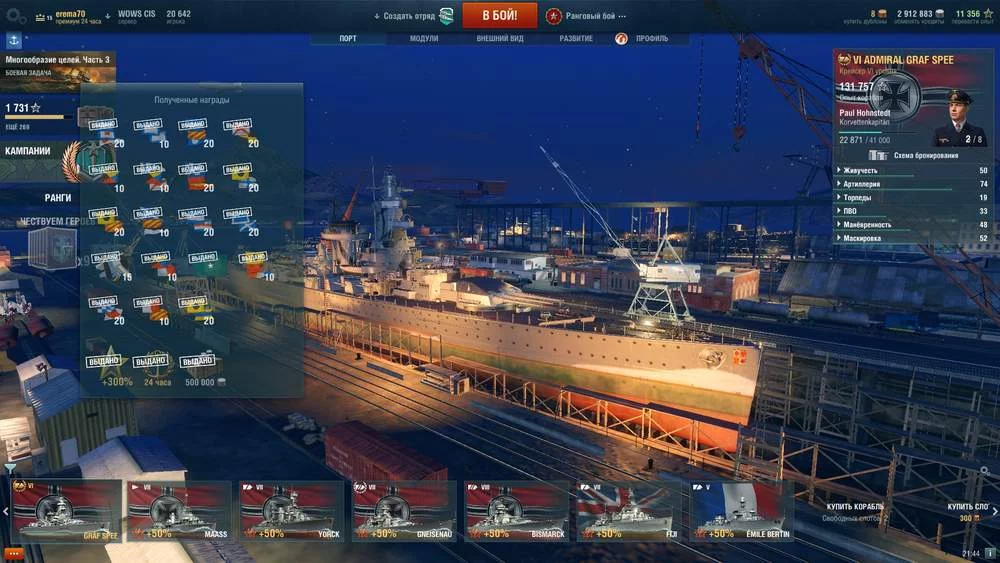Select the Graf Spee ship card
The width and height of the screenshot is (1000, 563).
(x=66, y=511)
